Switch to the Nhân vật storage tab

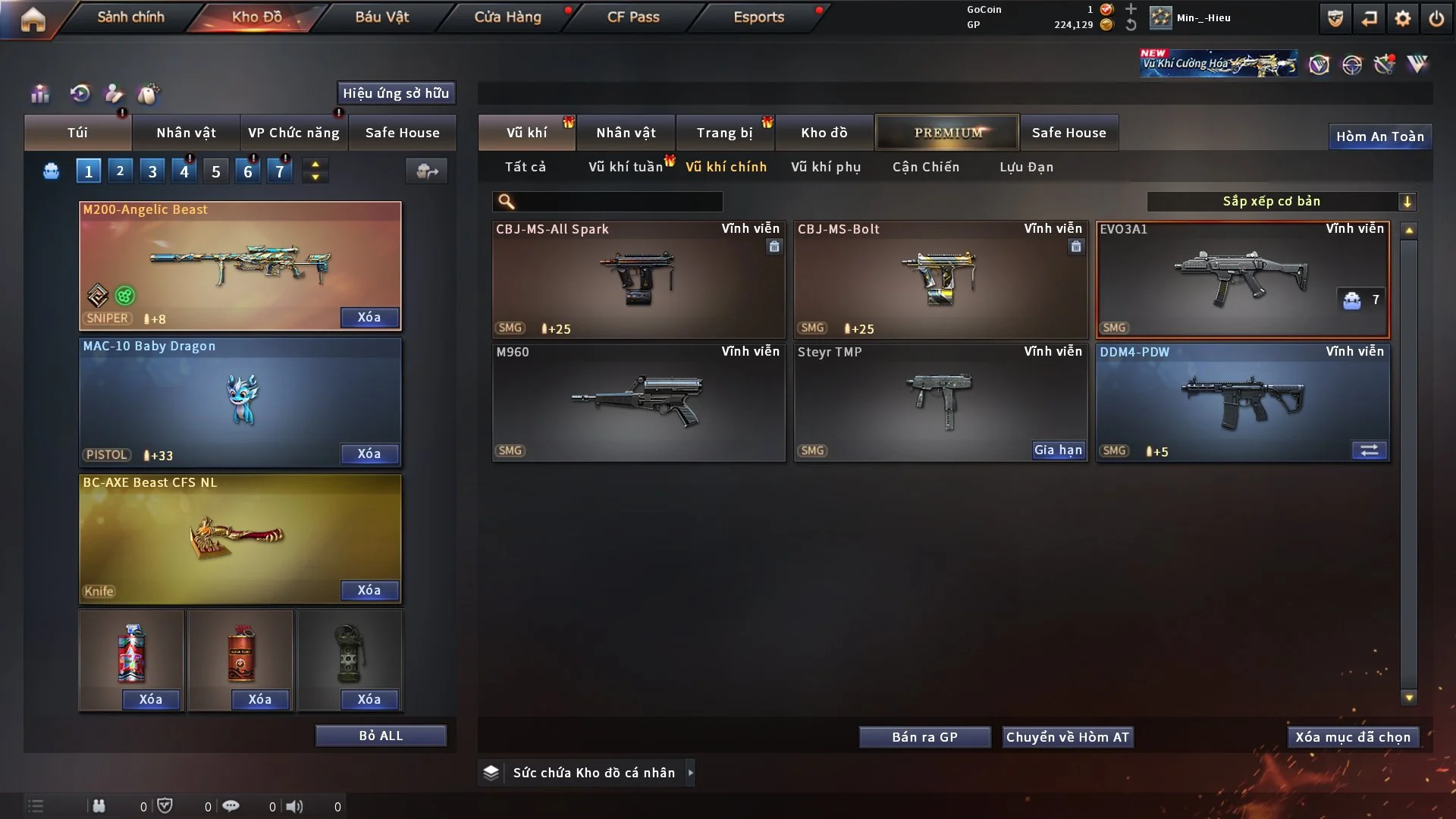coord(626,133)
